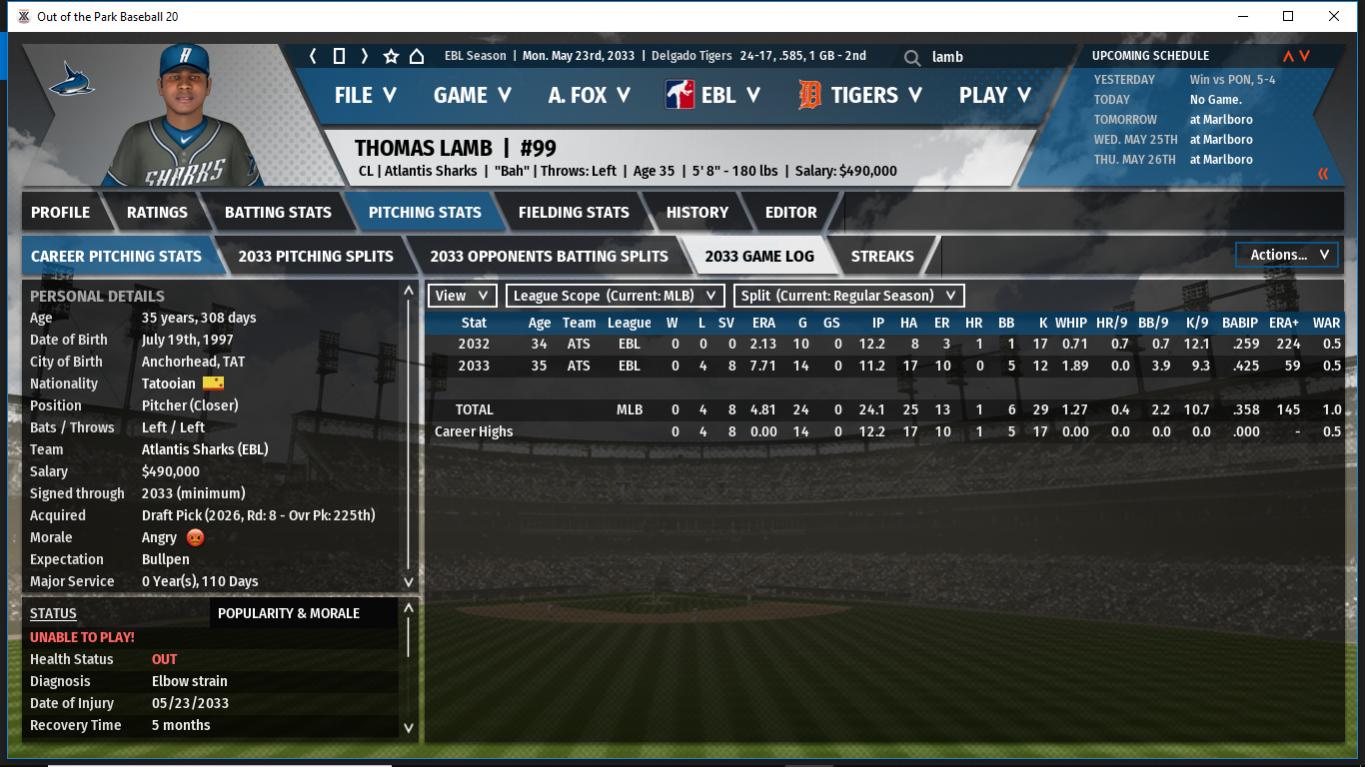Switch to the Profile tab

(x=60, y=212)
